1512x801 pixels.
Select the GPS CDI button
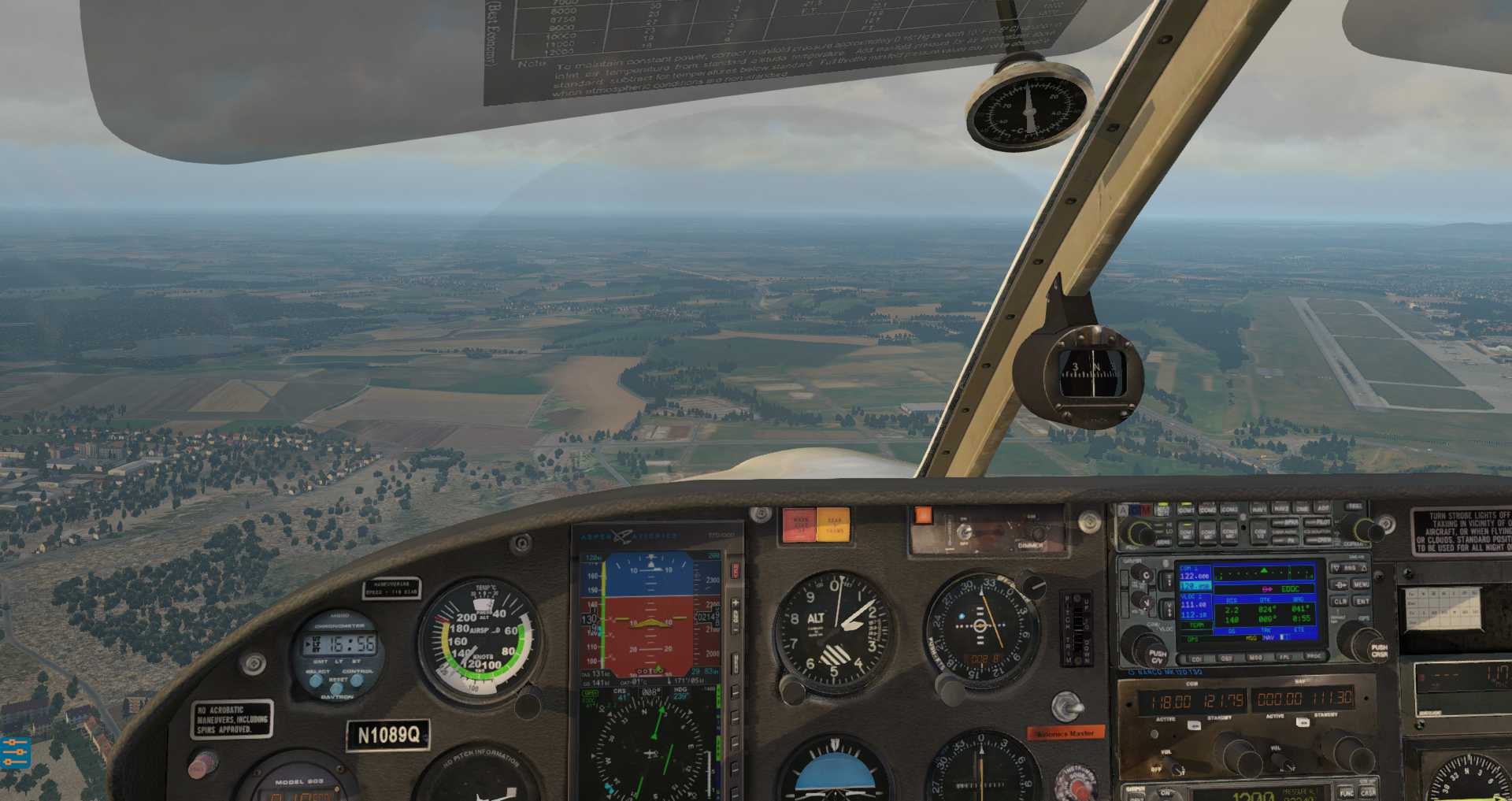click(x=1197, y=658)
